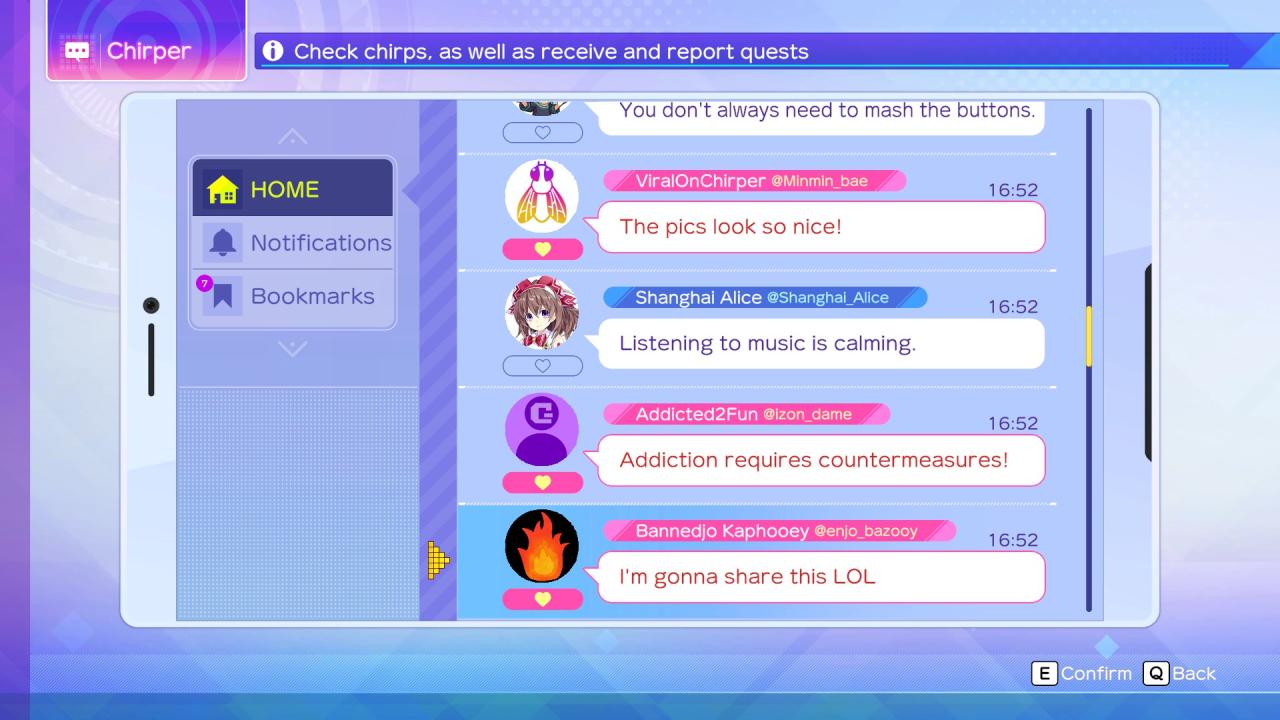This screenshot has height=720, width=1280.
Task: Toggle the heart under Shanghai Alice's avatar
Action: pyautogui.click(x=542, y=366)
